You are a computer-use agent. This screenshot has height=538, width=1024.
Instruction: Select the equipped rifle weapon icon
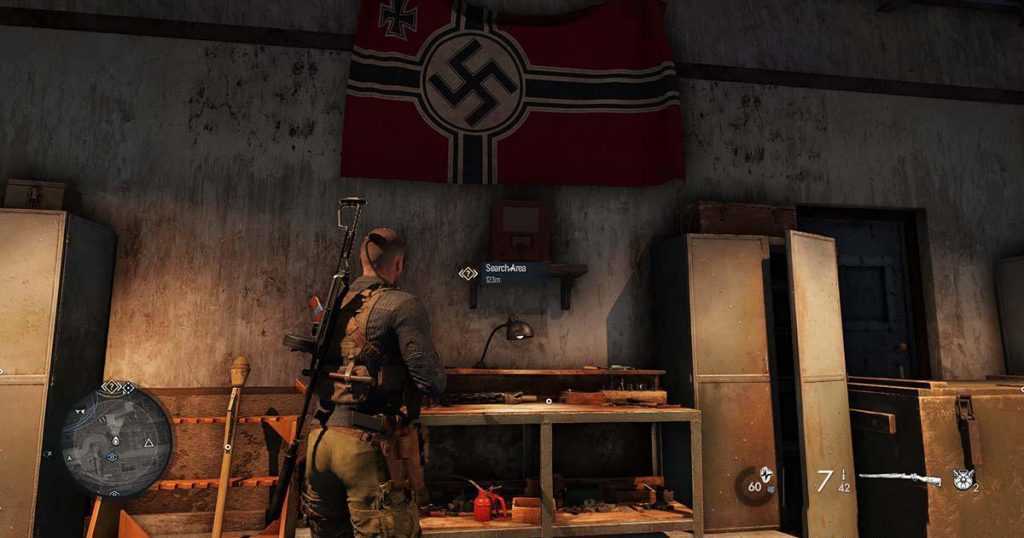tap(899, 479)
